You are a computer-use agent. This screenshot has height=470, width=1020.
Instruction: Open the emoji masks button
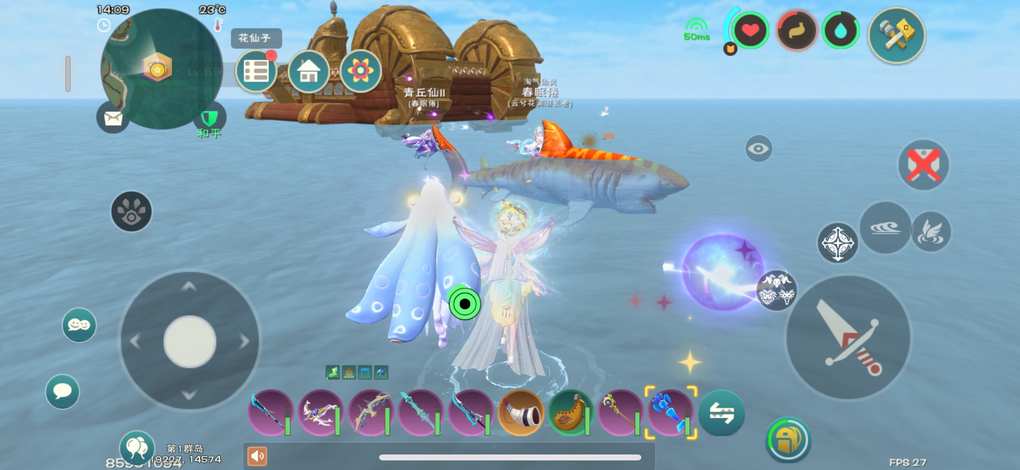pos(79,325)
